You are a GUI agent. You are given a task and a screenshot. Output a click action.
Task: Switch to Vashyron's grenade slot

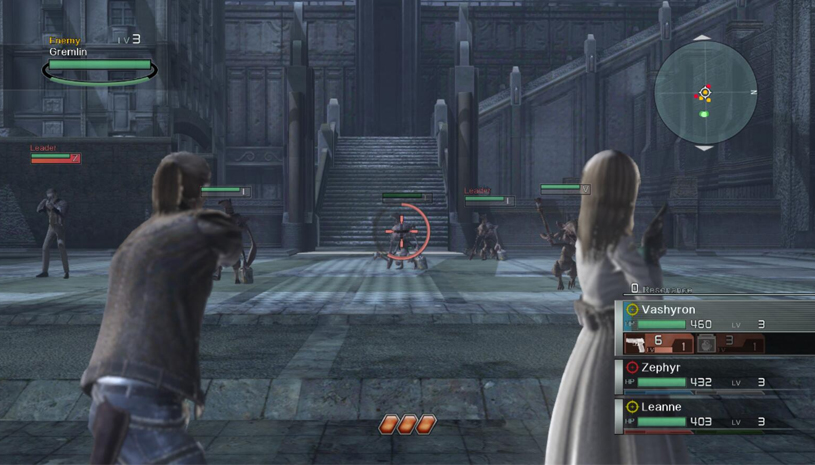[729, 344]
